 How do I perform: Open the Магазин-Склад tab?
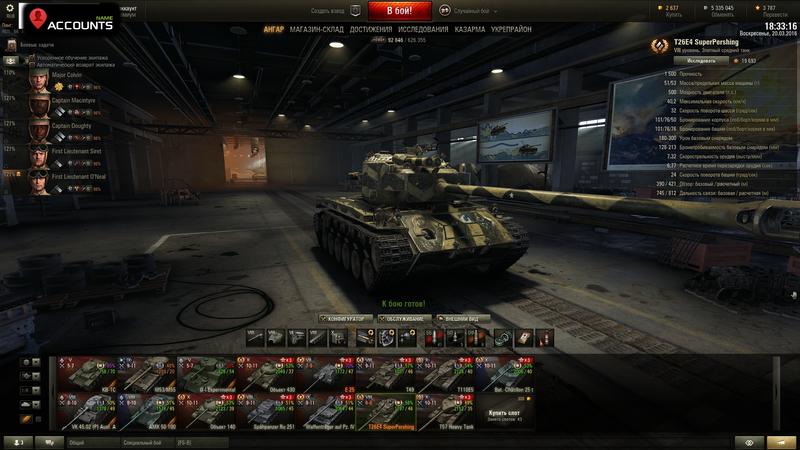317,30
